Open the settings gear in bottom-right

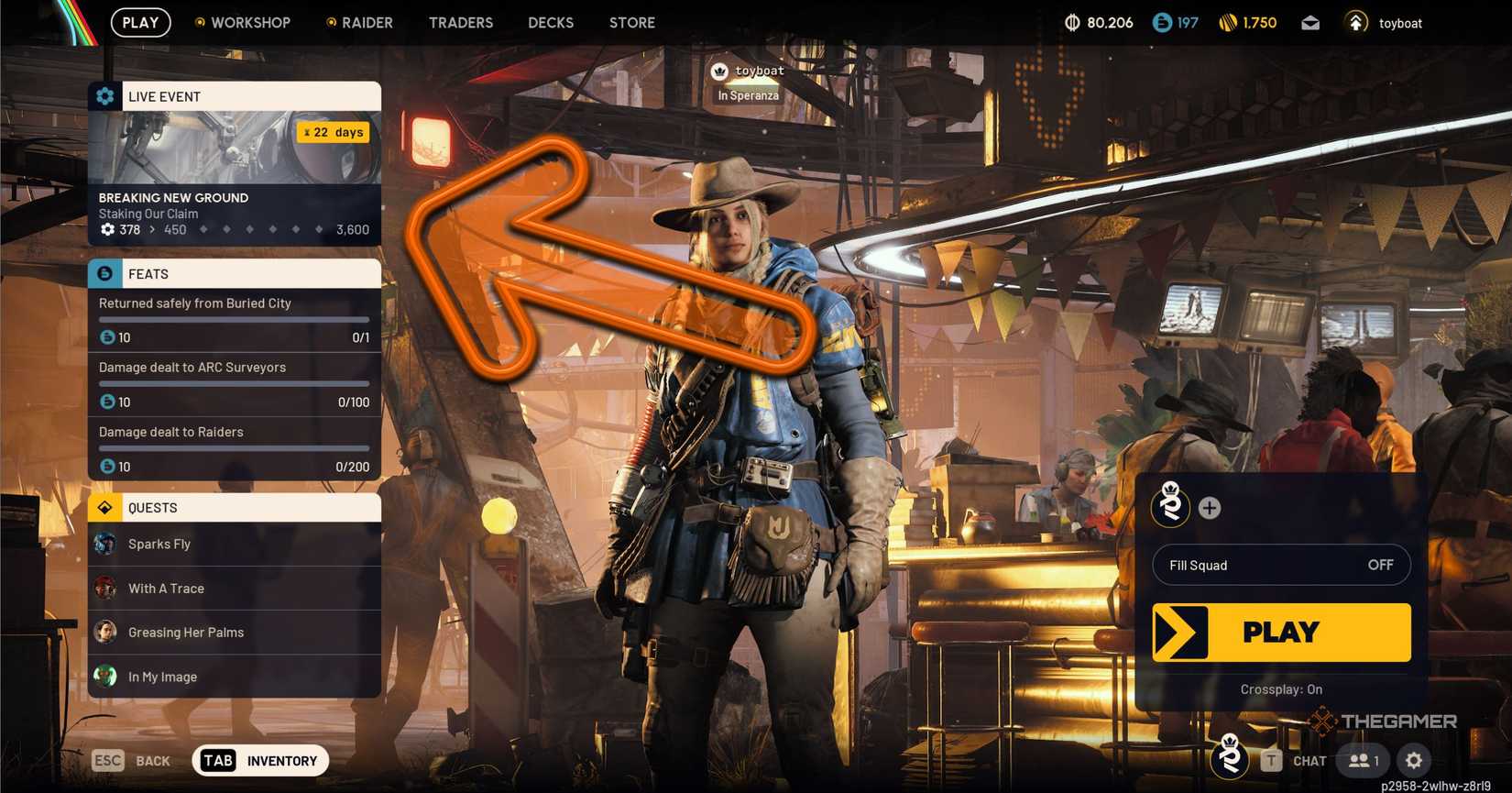point(1413,760)
